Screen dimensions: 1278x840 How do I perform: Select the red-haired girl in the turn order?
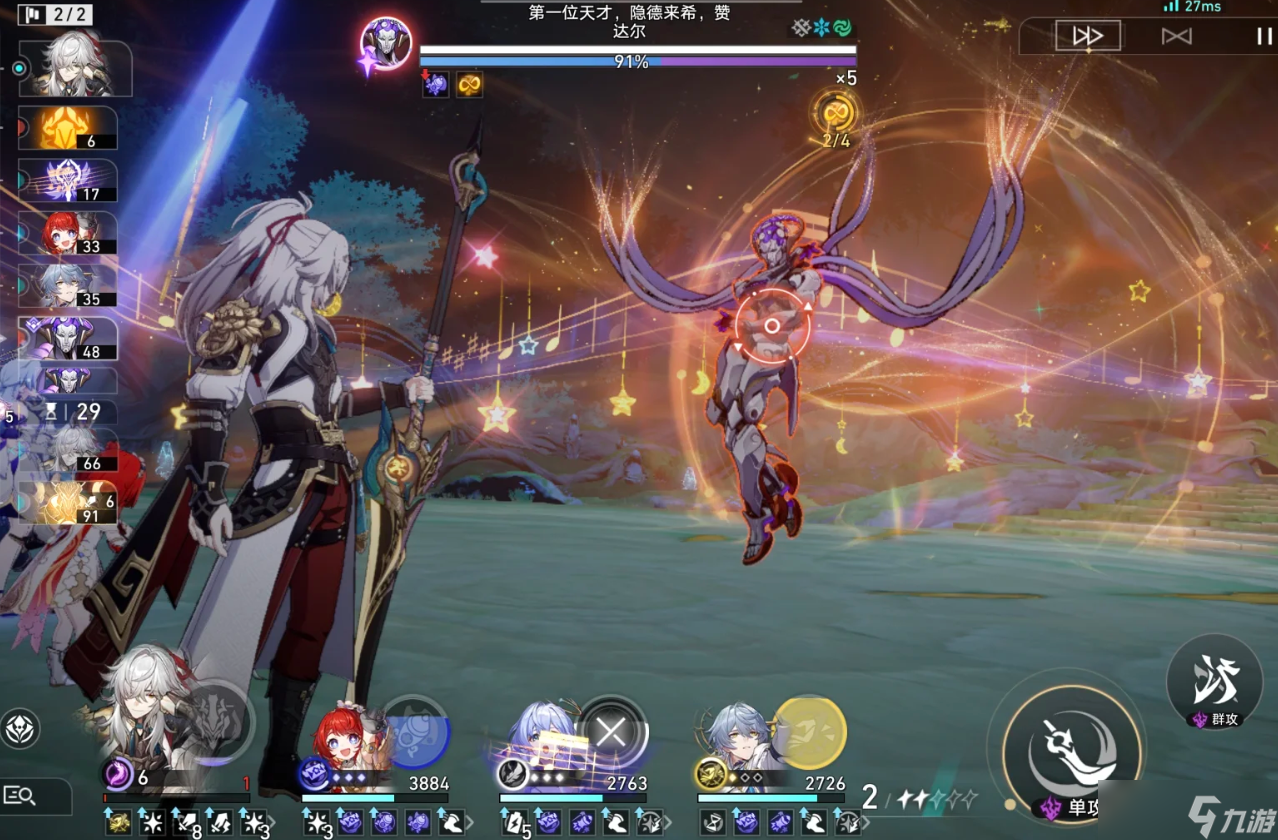pos(67,233)
